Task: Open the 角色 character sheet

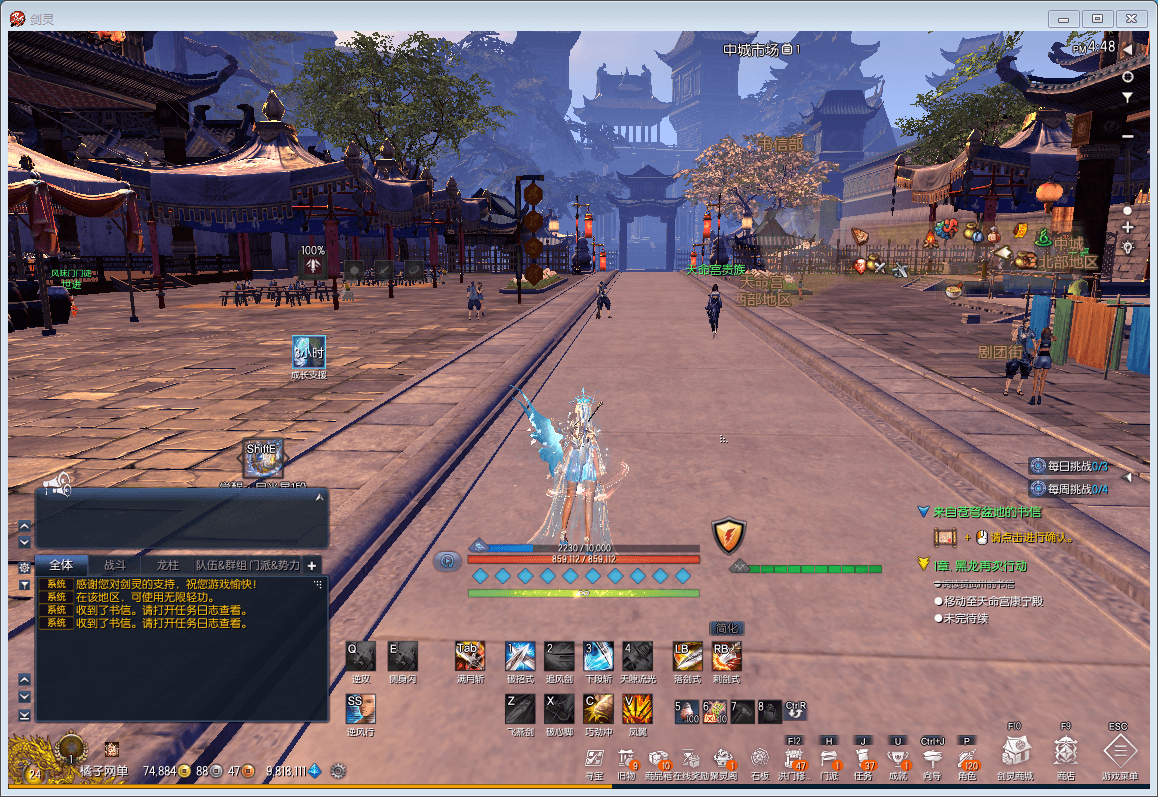Action: pos(966,758)
